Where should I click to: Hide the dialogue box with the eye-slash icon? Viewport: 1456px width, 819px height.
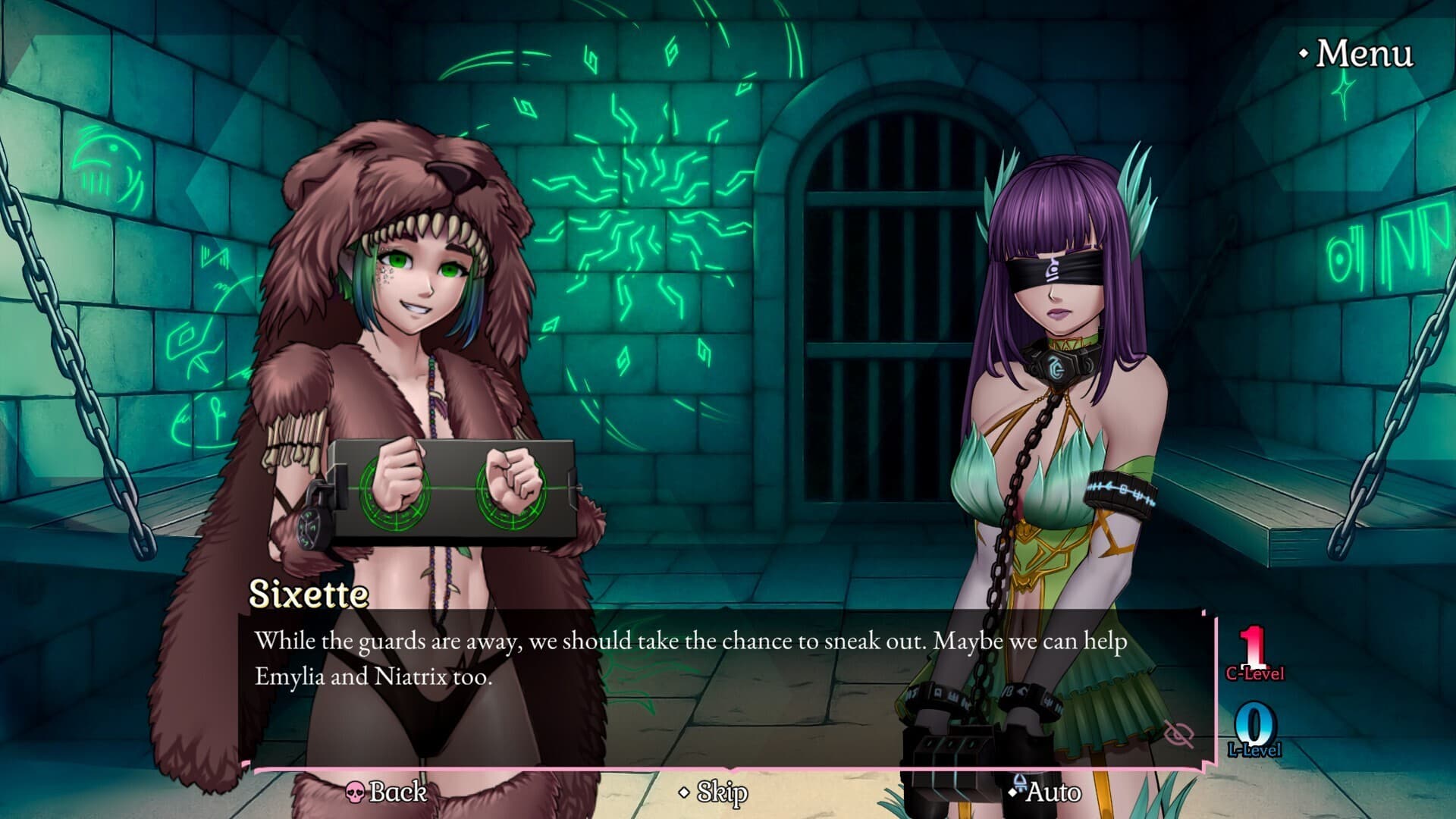tap(1178, 733)
